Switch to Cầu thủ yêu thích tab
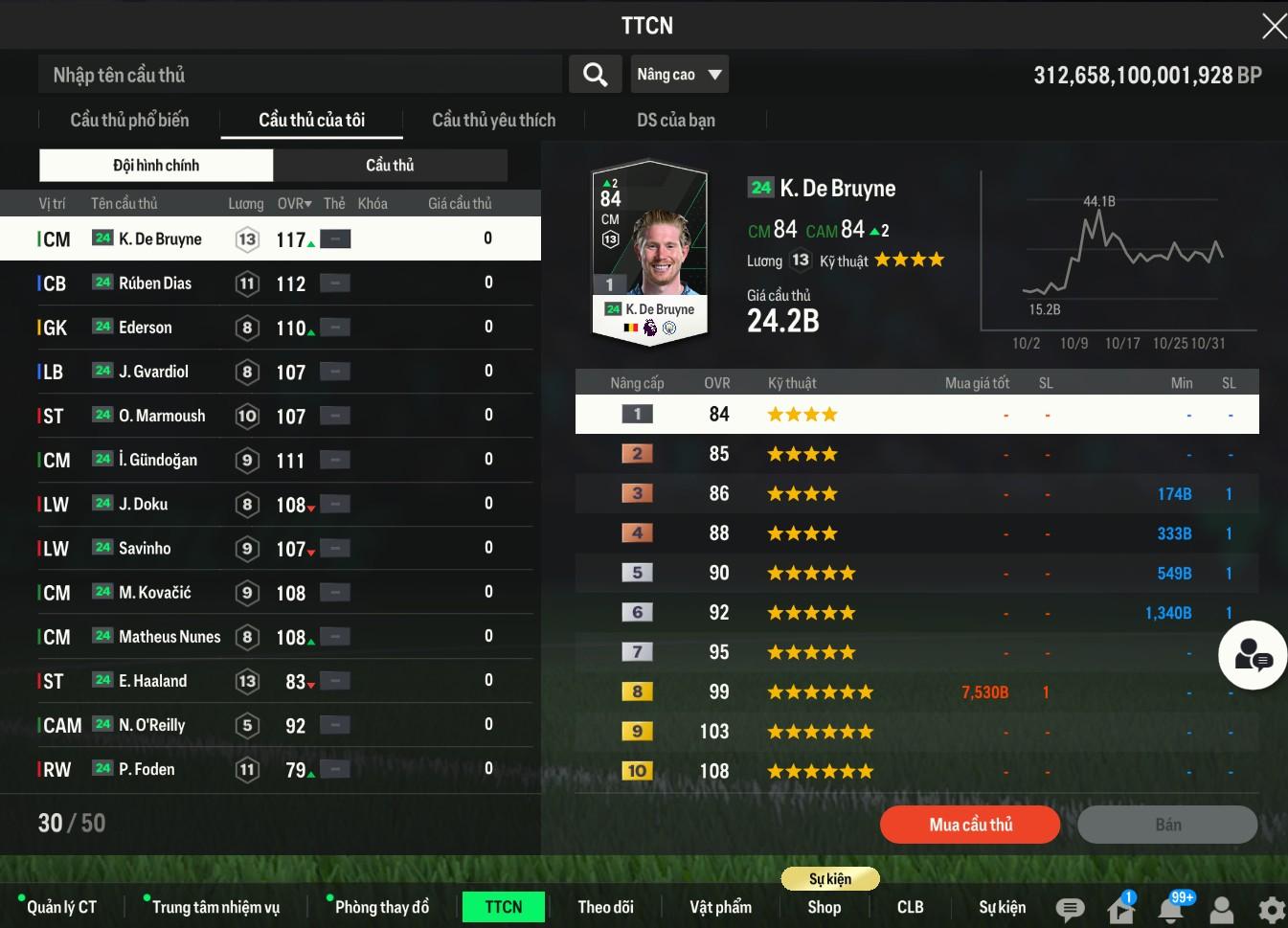Image resolution: width=1288 pixels, height=928 pixels. tap(493, 121)
